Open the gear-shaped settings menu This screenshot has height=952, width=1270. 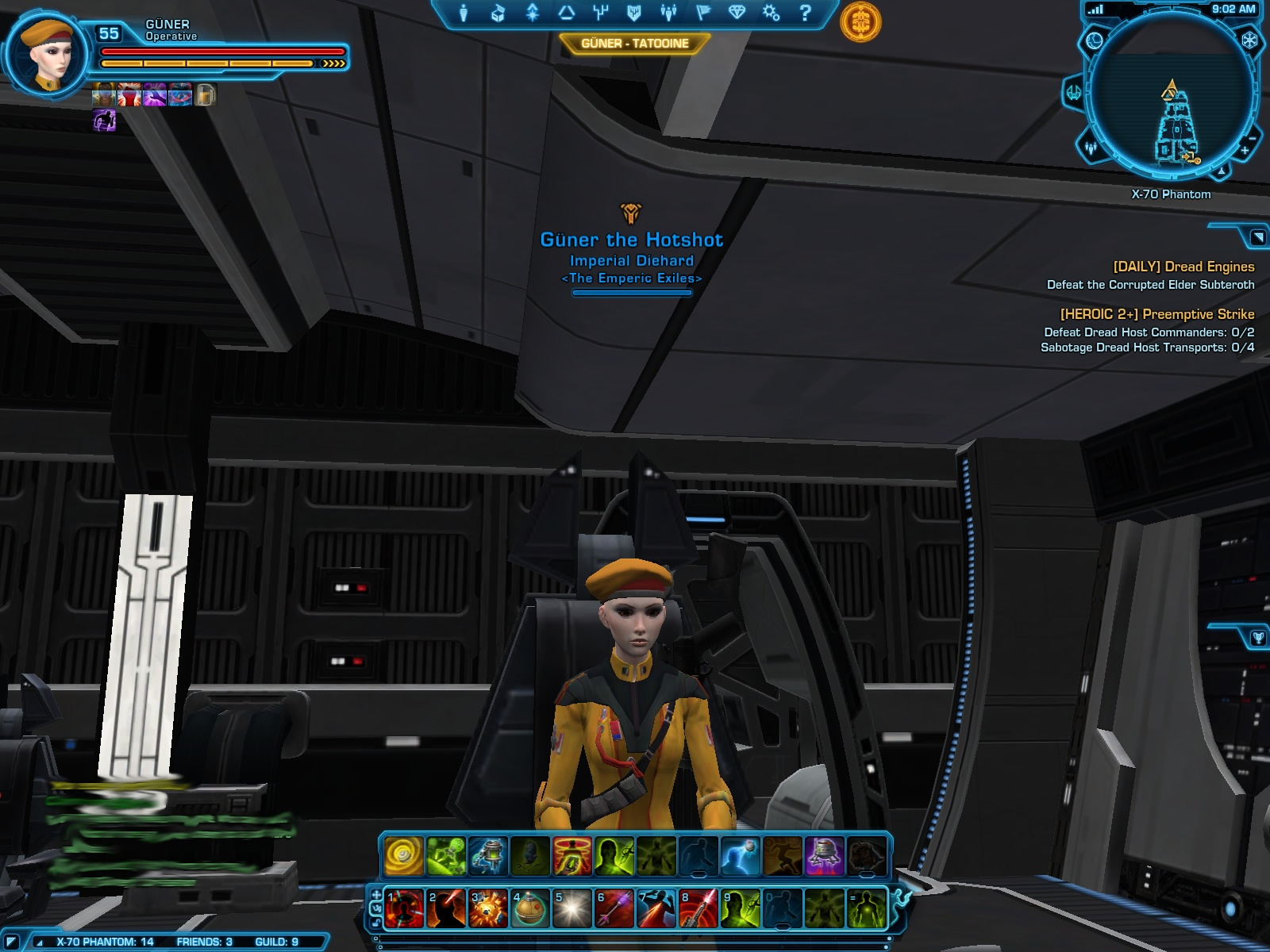tap(771, 13)
